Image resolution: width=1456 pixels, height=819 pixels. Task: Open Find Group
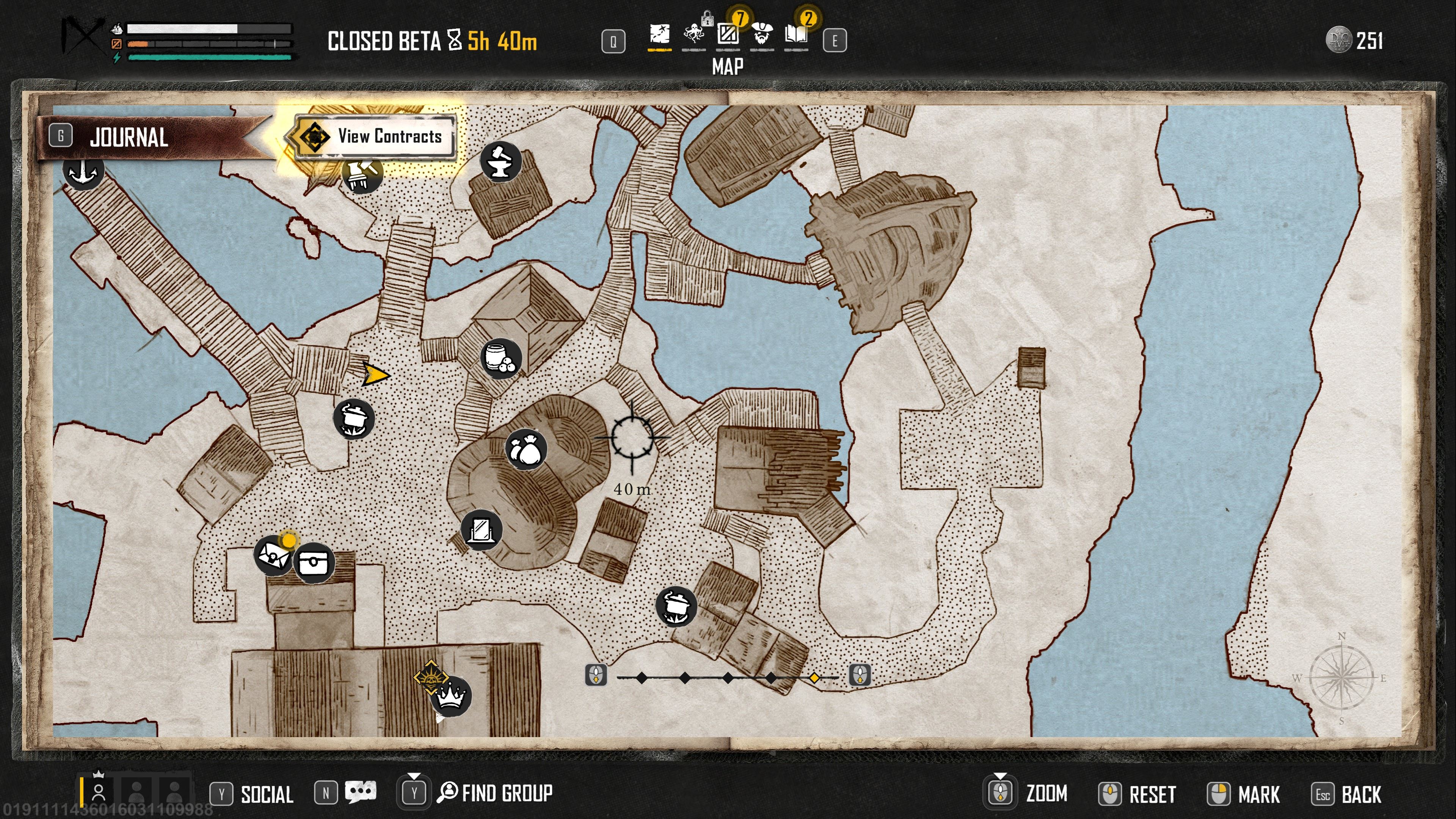pyautogui.click(x=506, y=793)
